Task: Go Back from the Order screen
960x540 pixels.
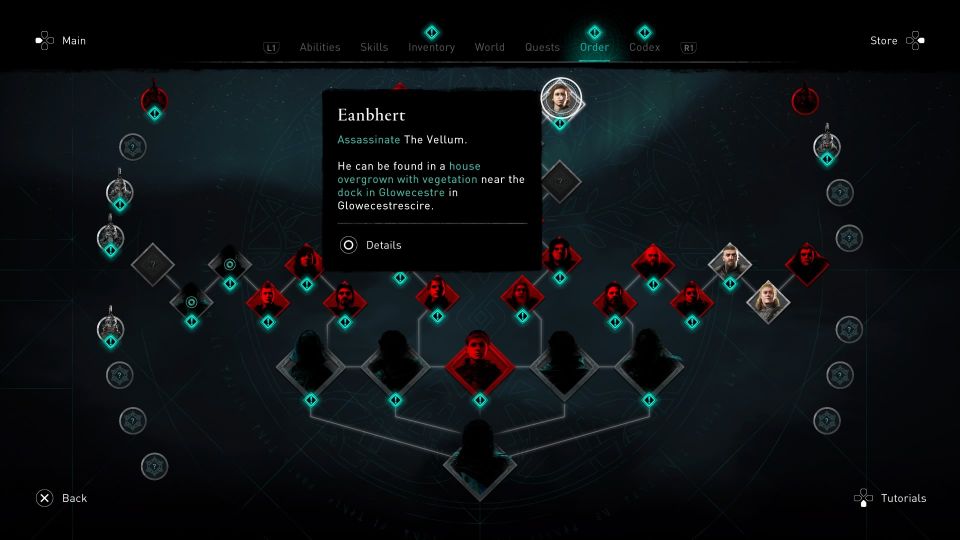Action: (61, 498)
